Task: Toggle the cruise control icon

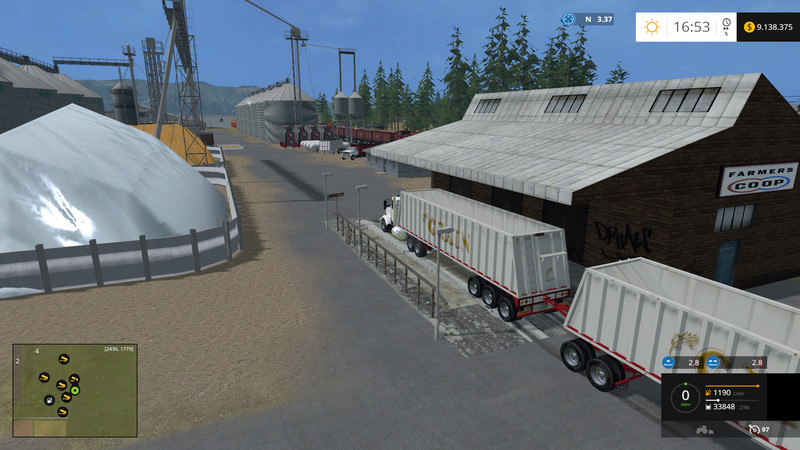Action: pyautogui.click(x=754, y=430)
